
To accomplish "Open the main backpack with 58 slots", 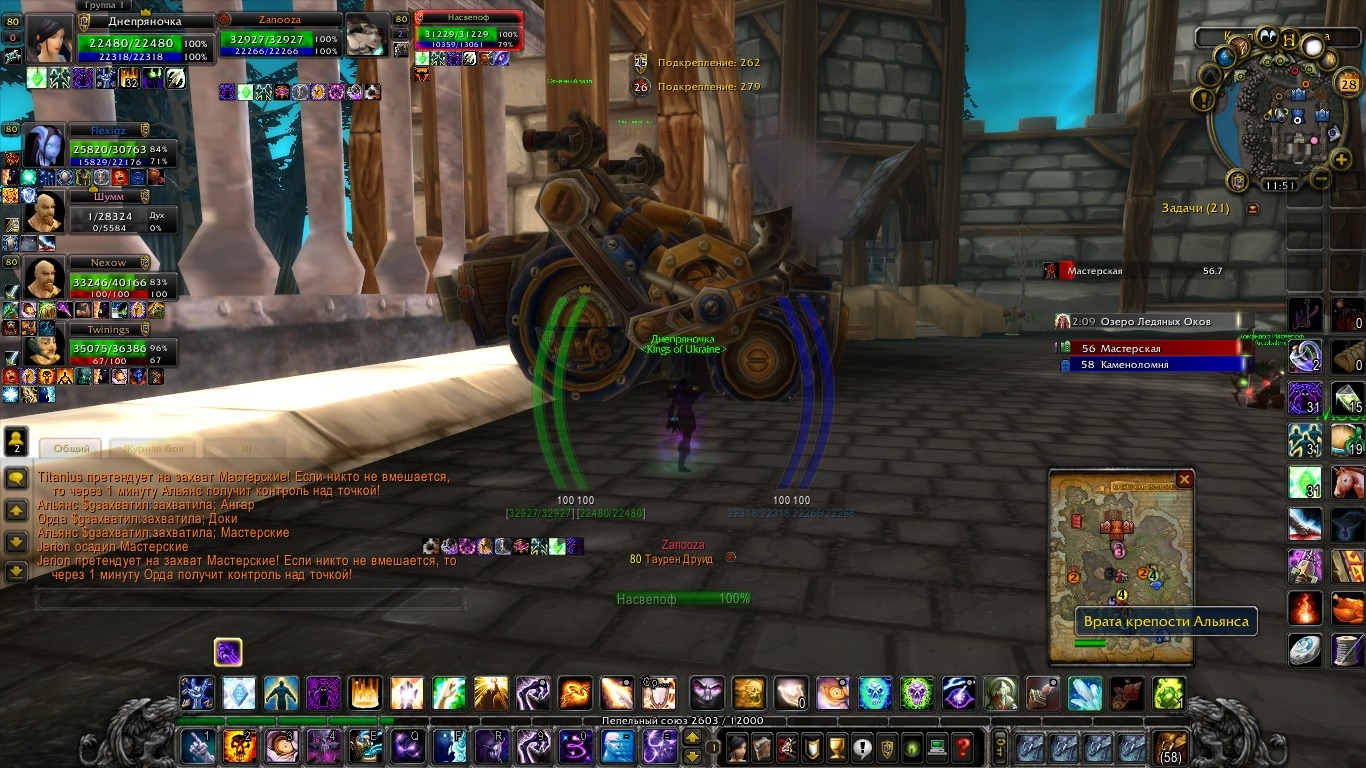I will (1170, 747).
